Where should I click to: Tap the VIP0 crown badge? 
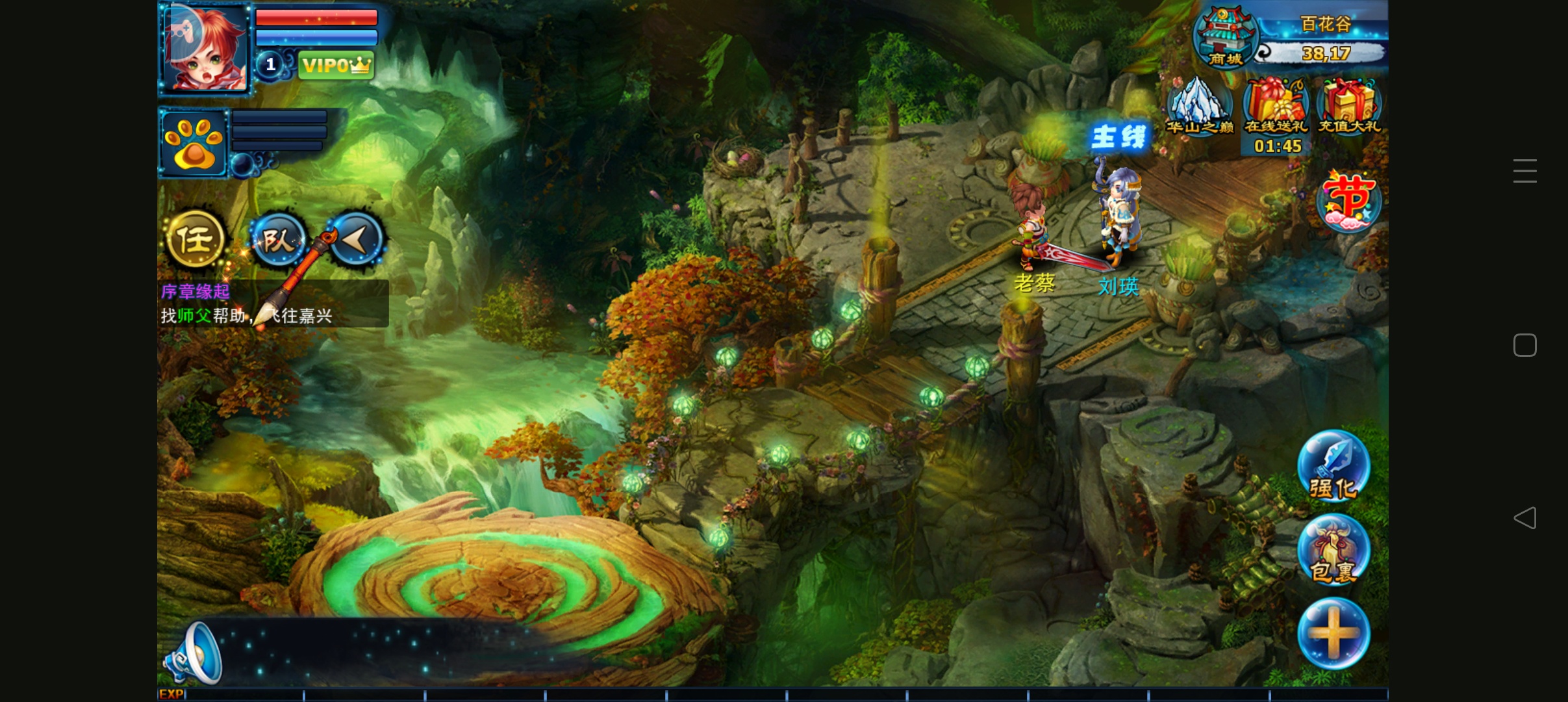pyautogui.click(x=336, y=65)
